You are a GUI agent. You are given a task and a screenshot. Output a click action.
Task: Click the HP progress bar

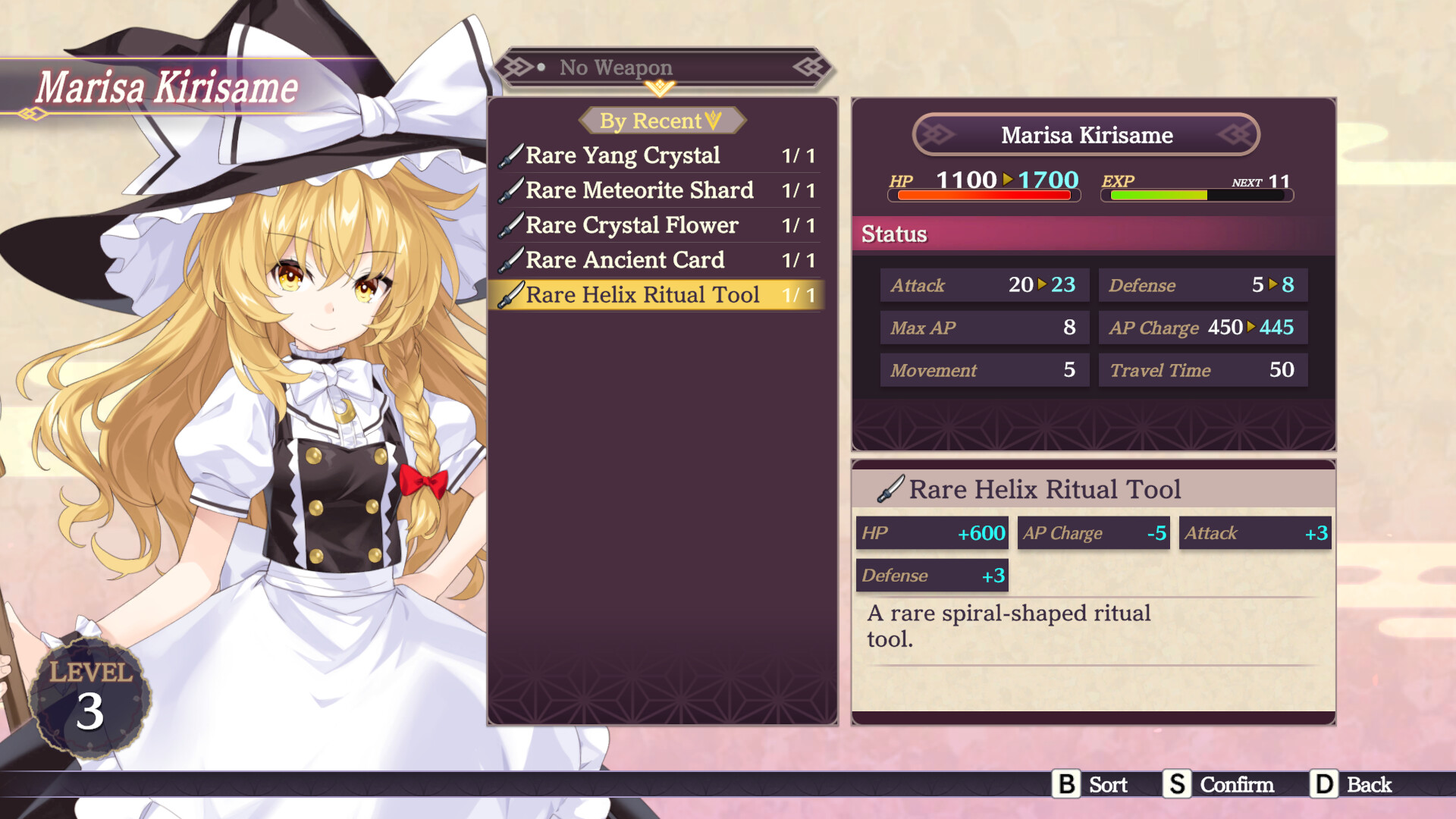tap(984, 196)
